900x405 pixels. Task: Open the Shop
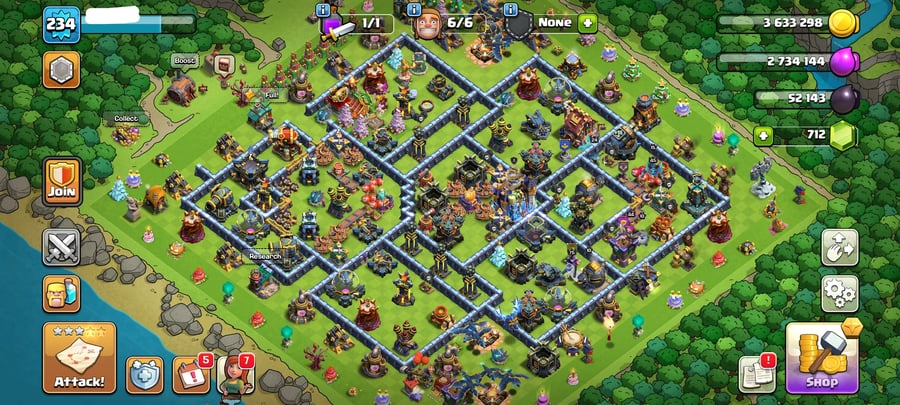tap(821, 358)
